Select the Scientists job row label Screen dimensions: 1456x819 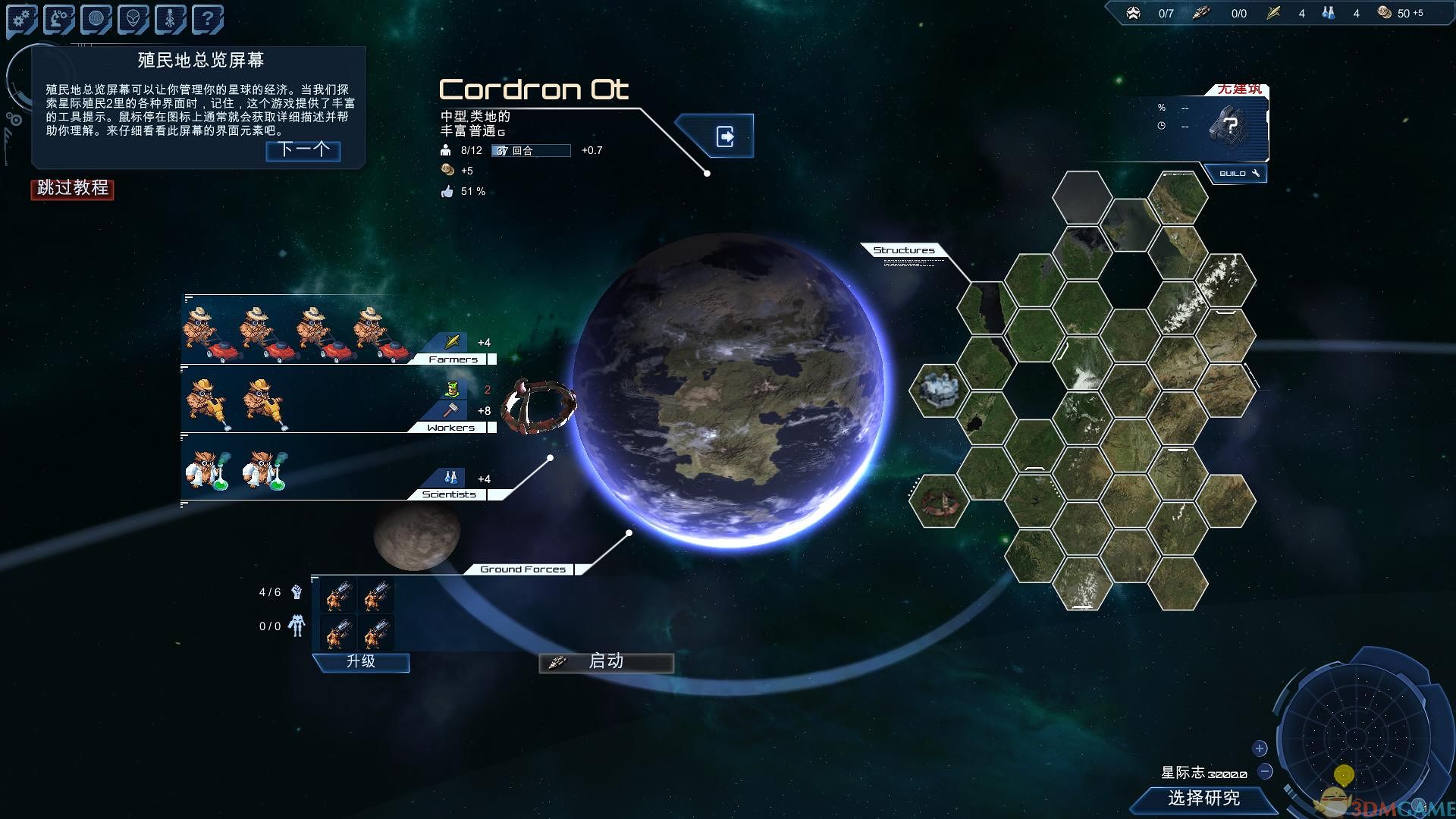coord(449,494)
